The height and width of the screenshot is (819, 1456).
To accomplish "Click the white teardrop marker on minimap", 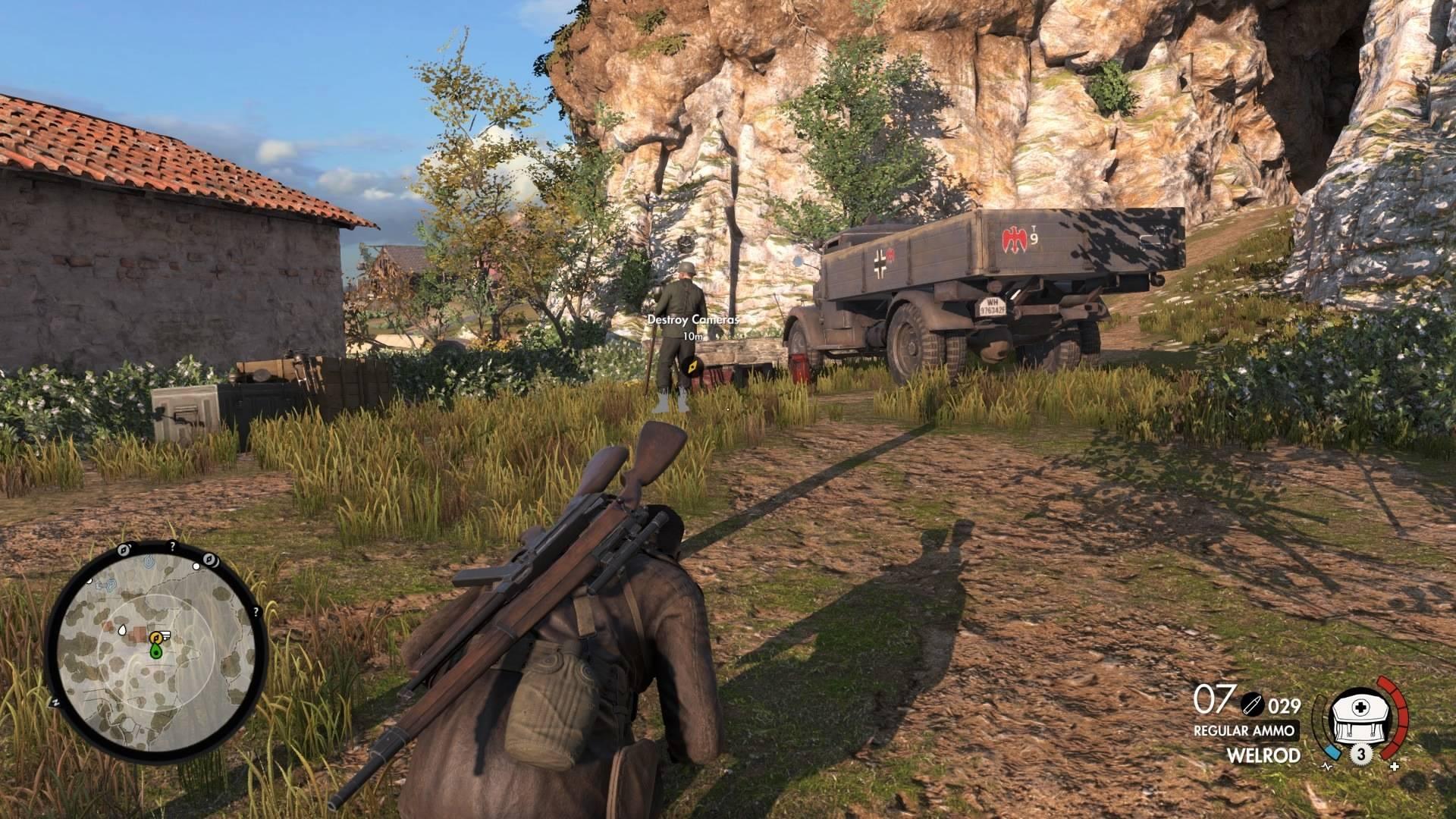I will 122,629.
